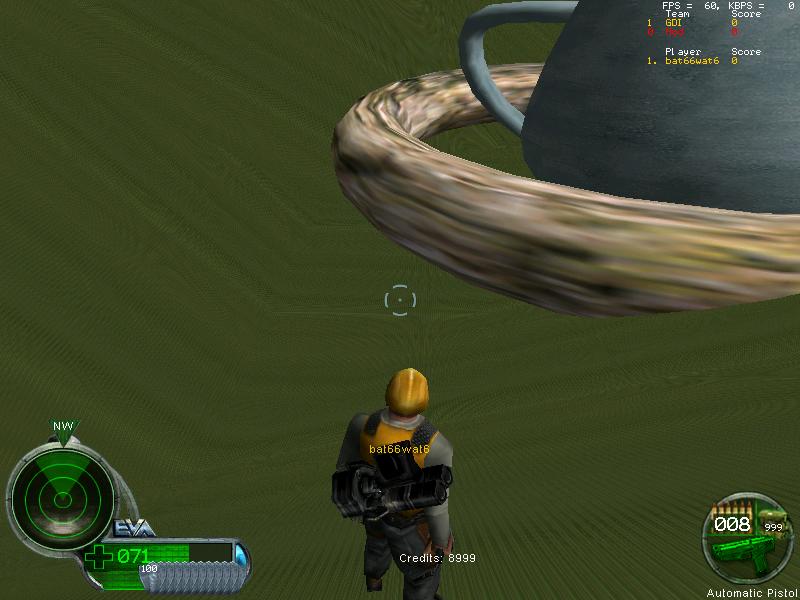Click the EVA badge beside the radar
800x600 pixels.
pos(130,528)
